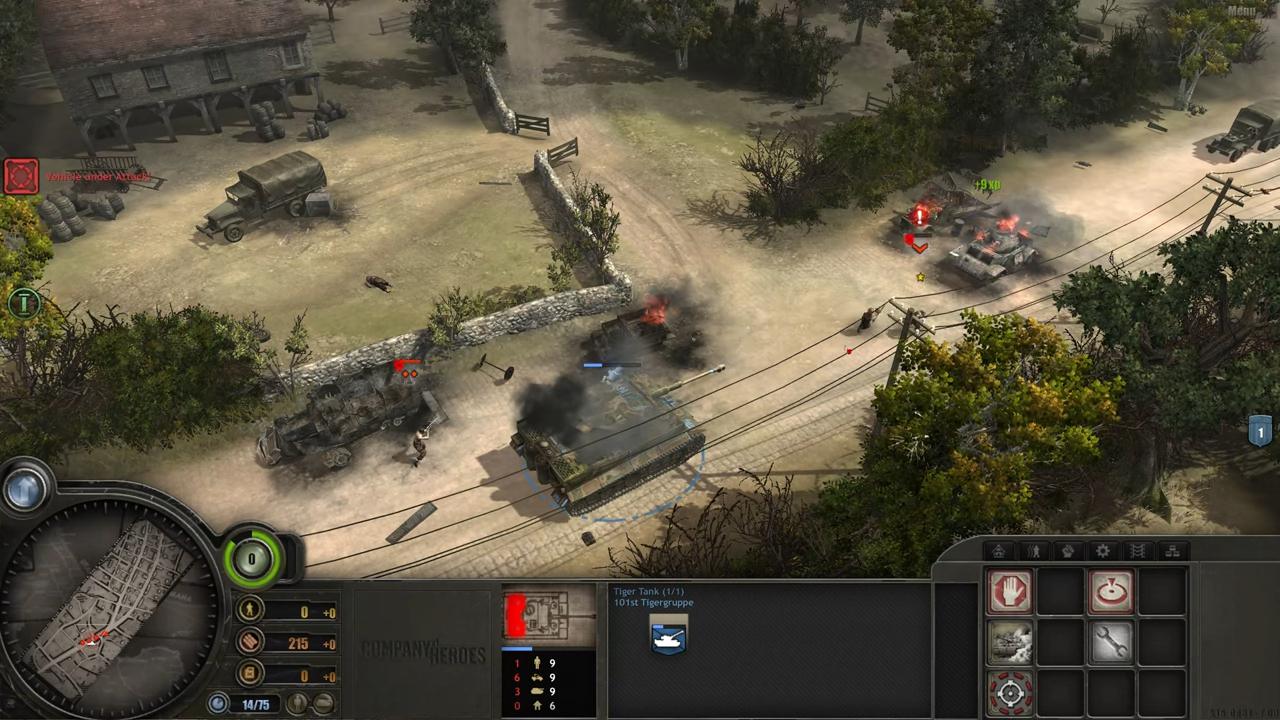Select the green circular T objective icon
The width and height of the screenshot is (1280, 720).
(x=23, y=301)
